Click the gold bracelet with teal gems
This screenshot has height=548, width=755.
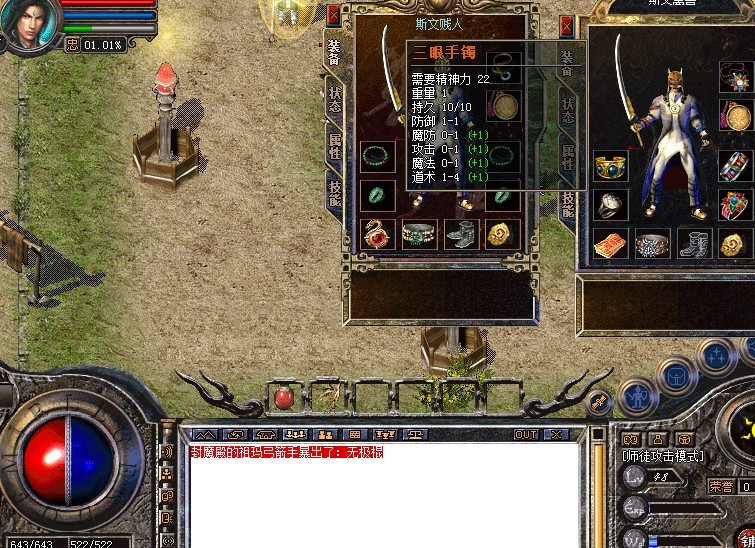tap(610, 166)
